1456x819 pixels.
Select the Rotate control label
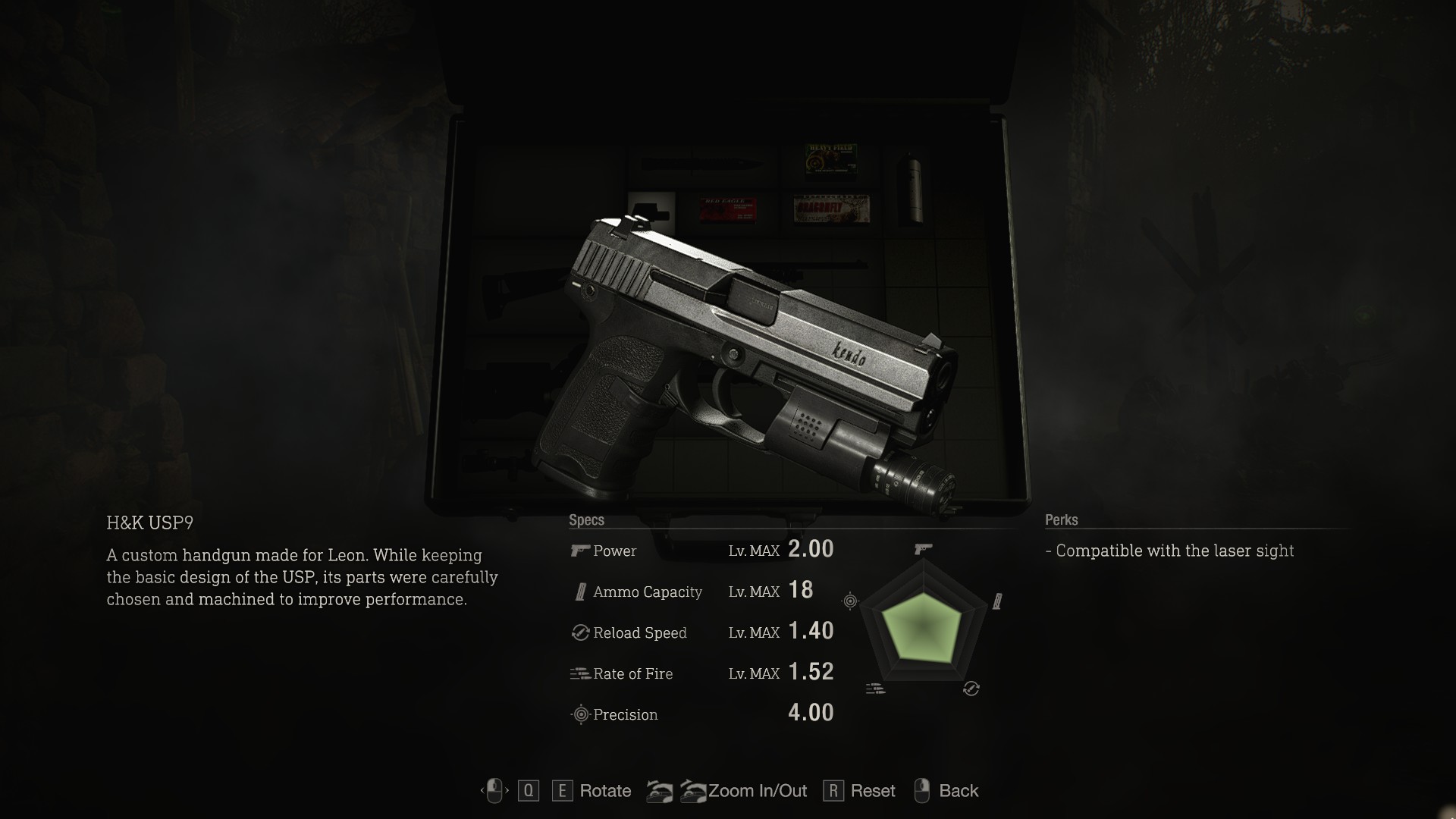point(604,791)
